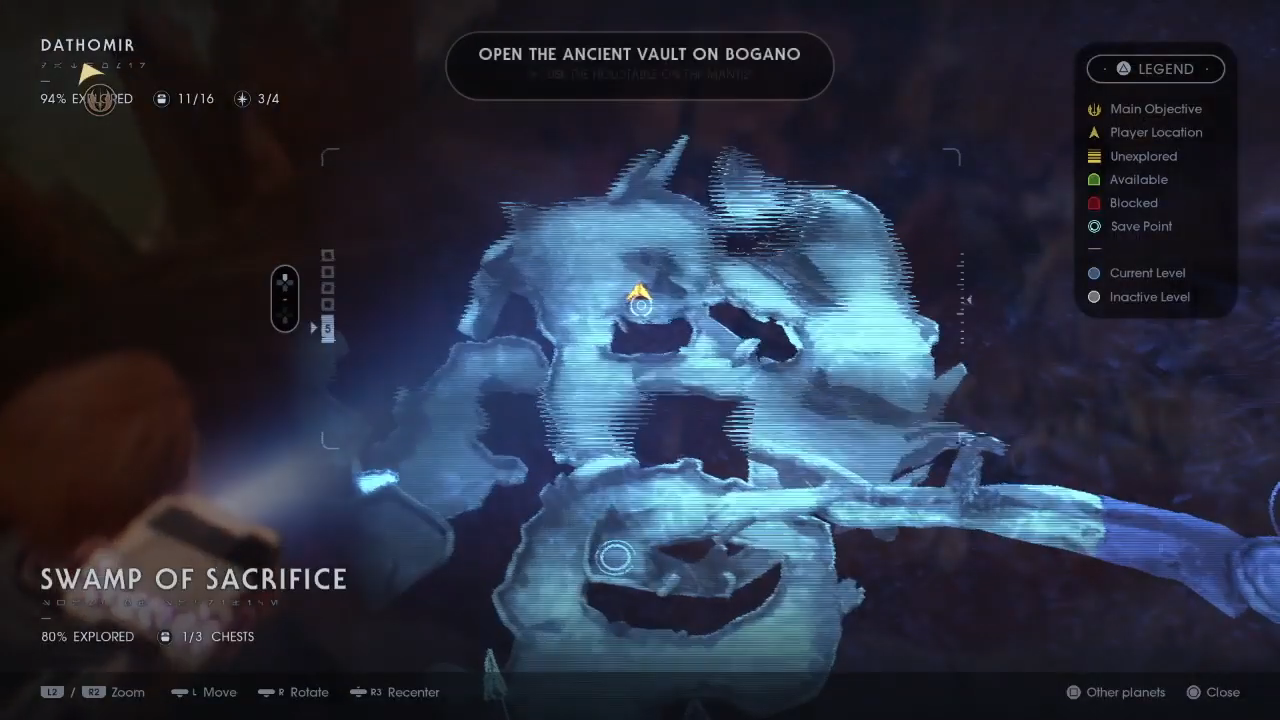Expand the Legend panel header
This screenshot has width=1280, height=720.
pos(1155,68)
